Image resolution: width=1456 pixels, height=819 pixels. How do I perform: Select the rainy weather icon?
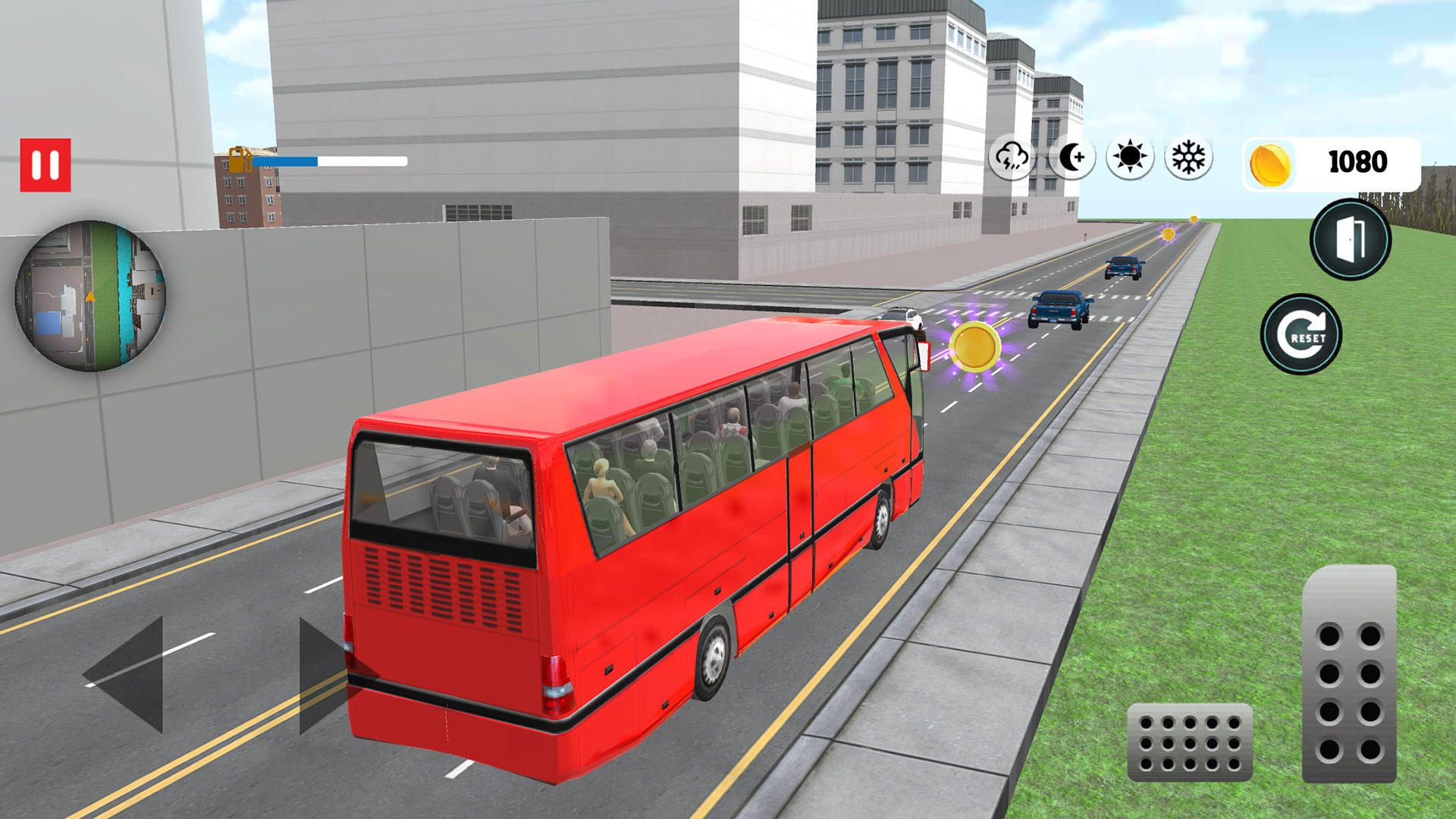(x=1012, y=157)
